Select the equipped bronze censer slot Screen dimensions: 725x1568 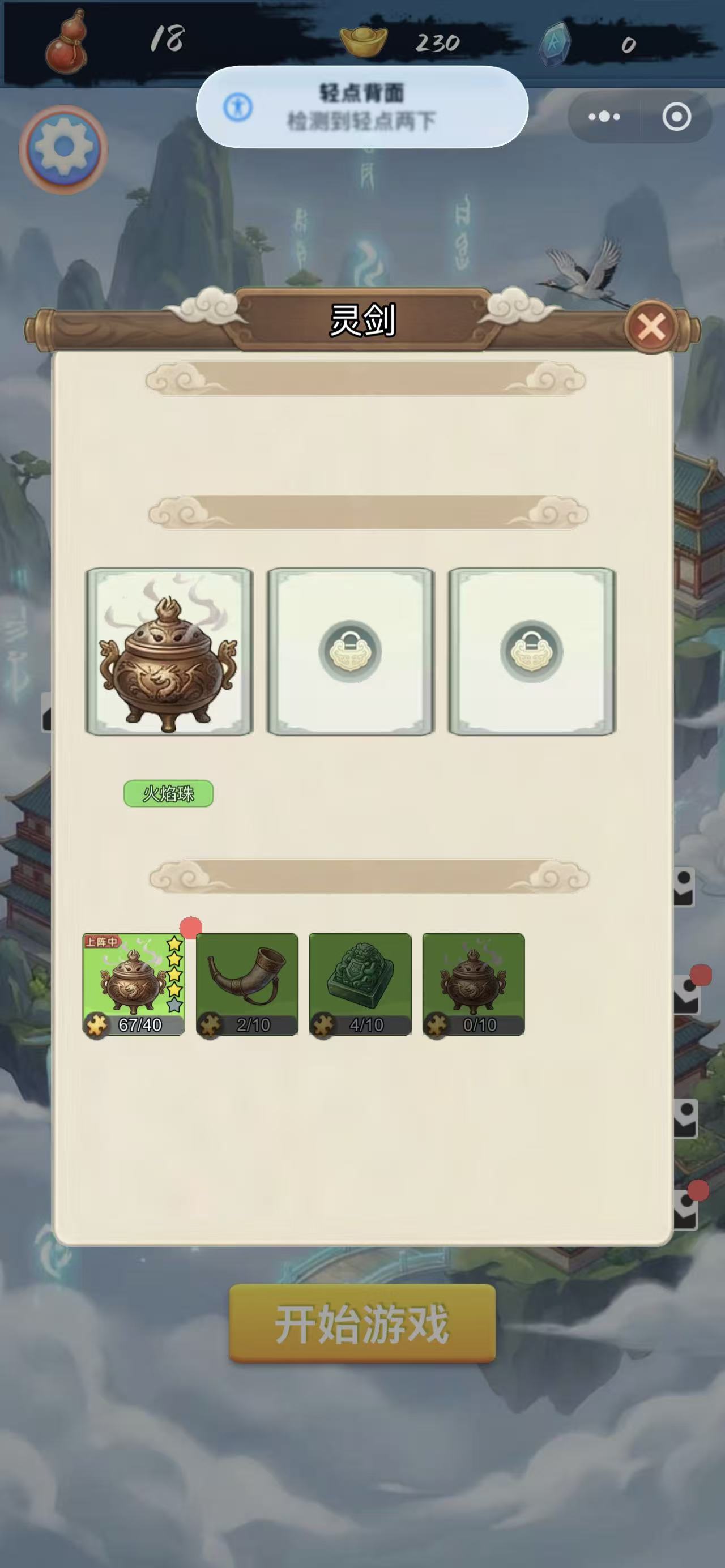[169, 652]
